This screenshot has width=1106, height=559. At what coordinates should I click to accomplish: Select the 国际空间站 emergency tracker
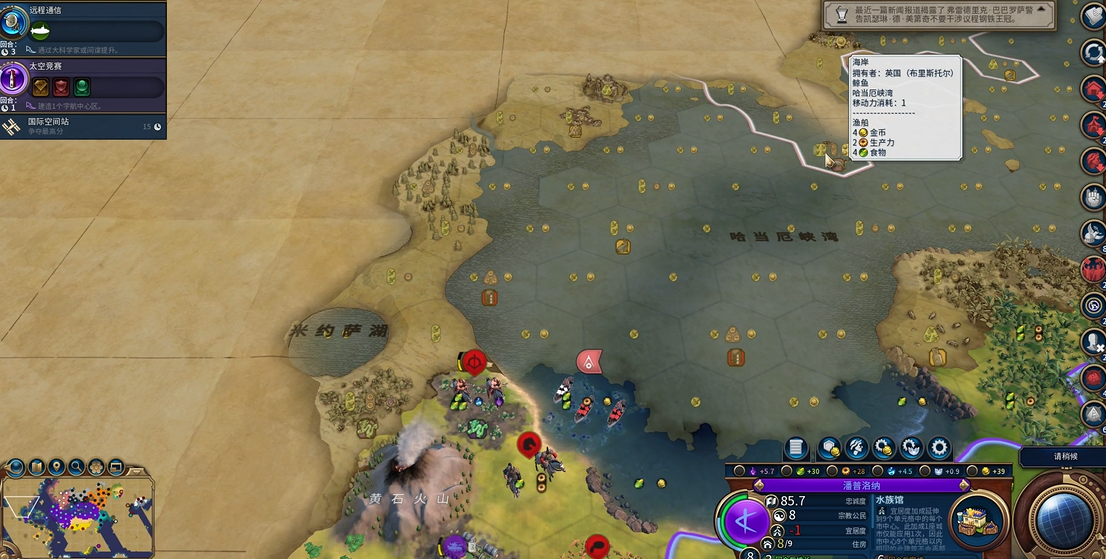point(80,126)
